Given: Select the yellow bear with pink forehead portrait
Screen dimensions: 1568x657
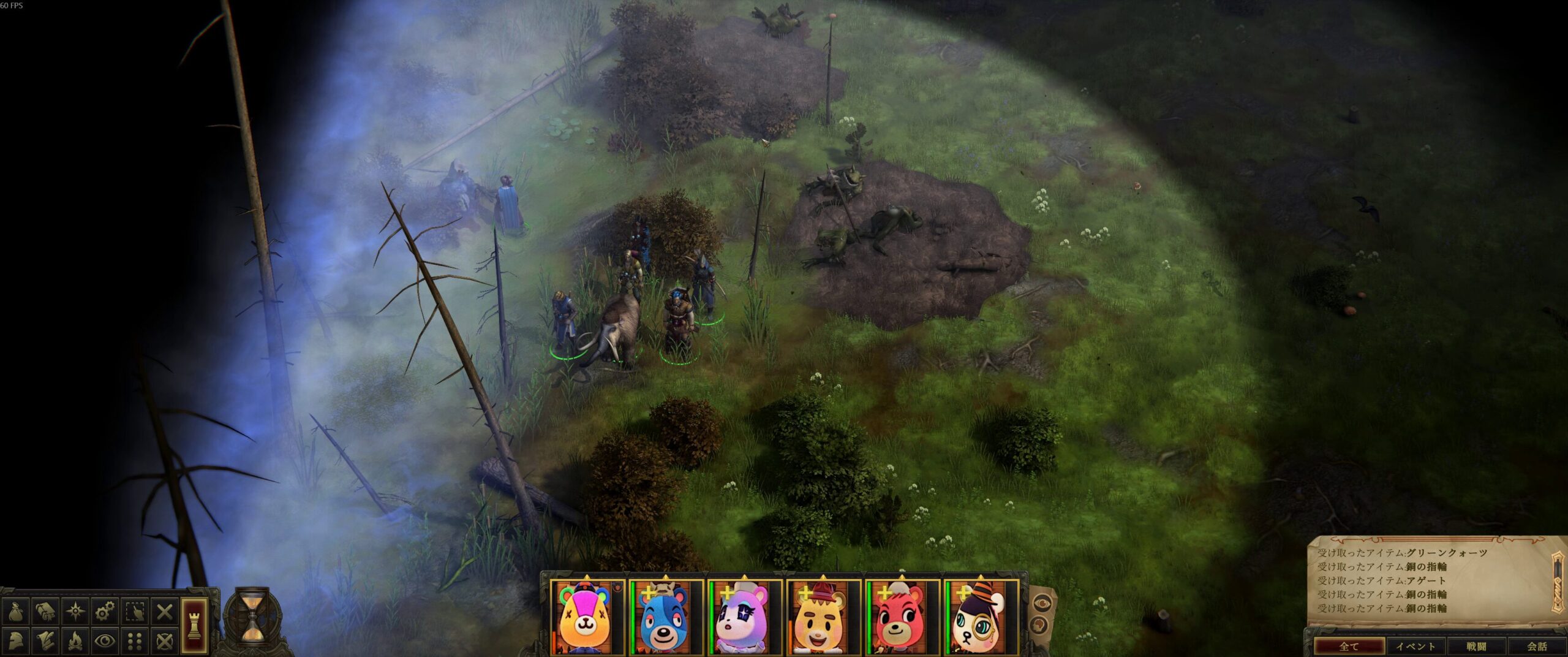Looking at the screenshot, I should [x=587, y=618].
